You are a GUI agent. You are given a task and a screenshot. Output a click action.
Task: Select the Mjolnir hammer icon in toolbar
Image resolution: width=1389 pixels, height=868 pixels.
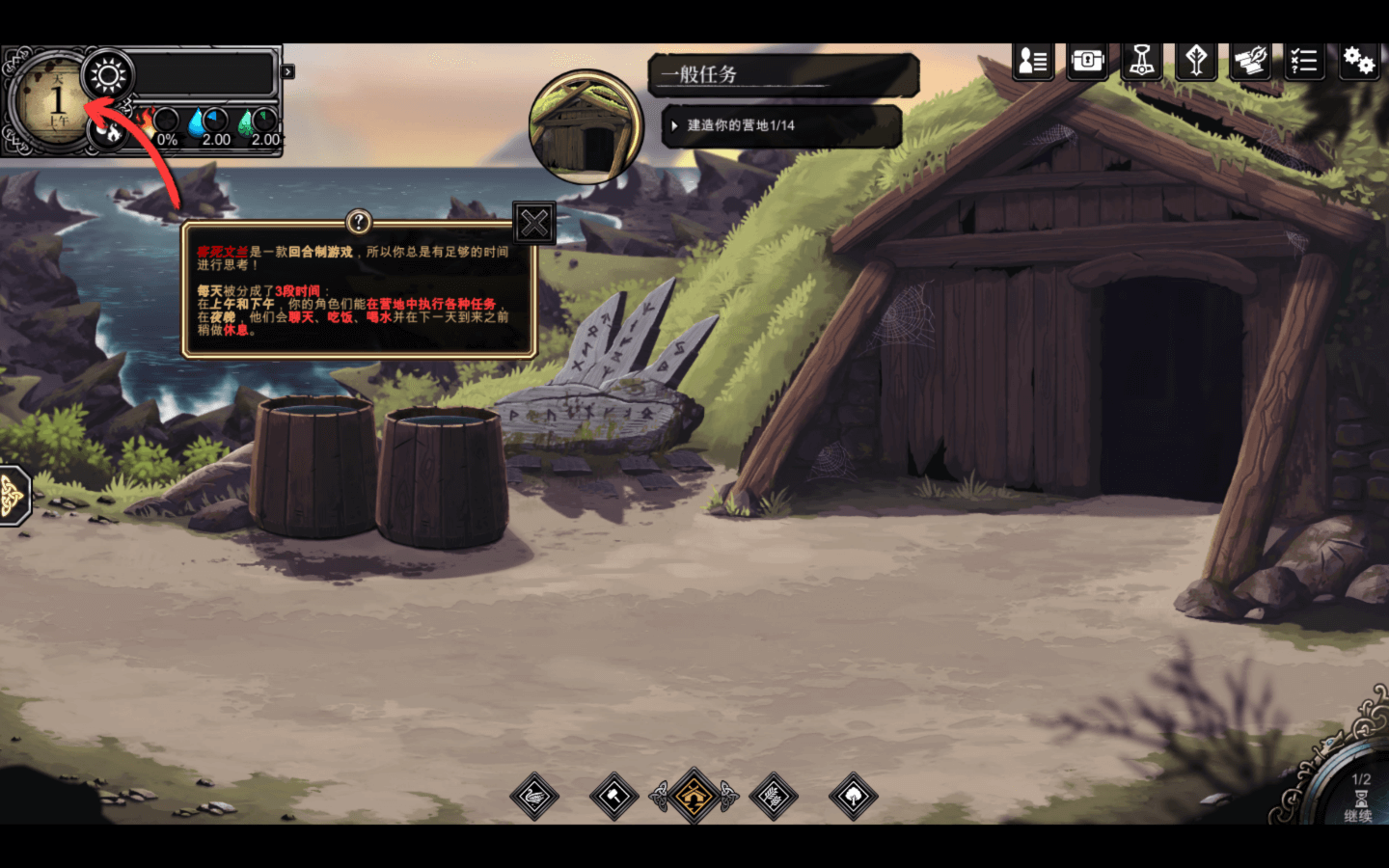coord(1142,61)
